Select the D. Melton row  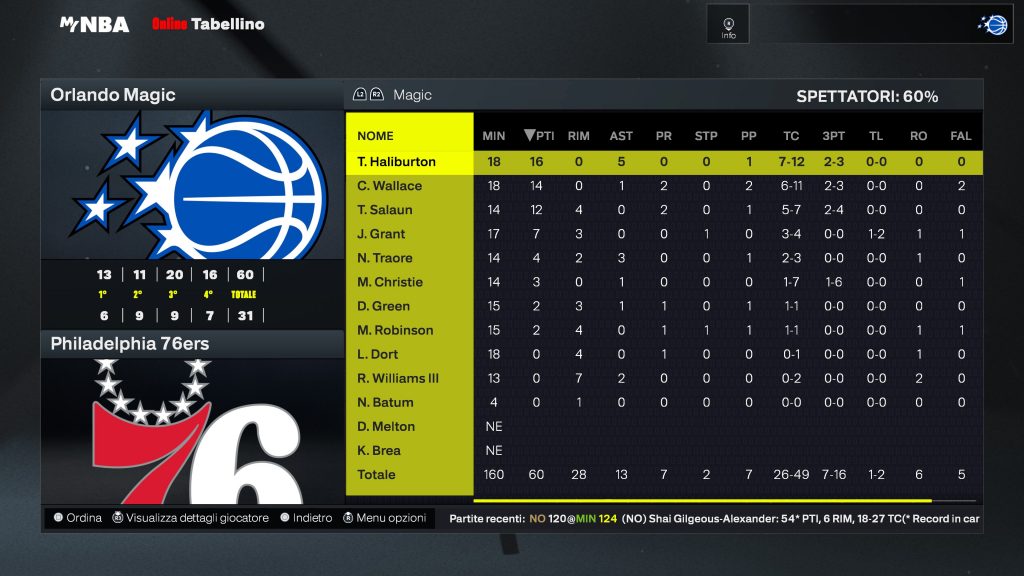(x=386, y=426)
